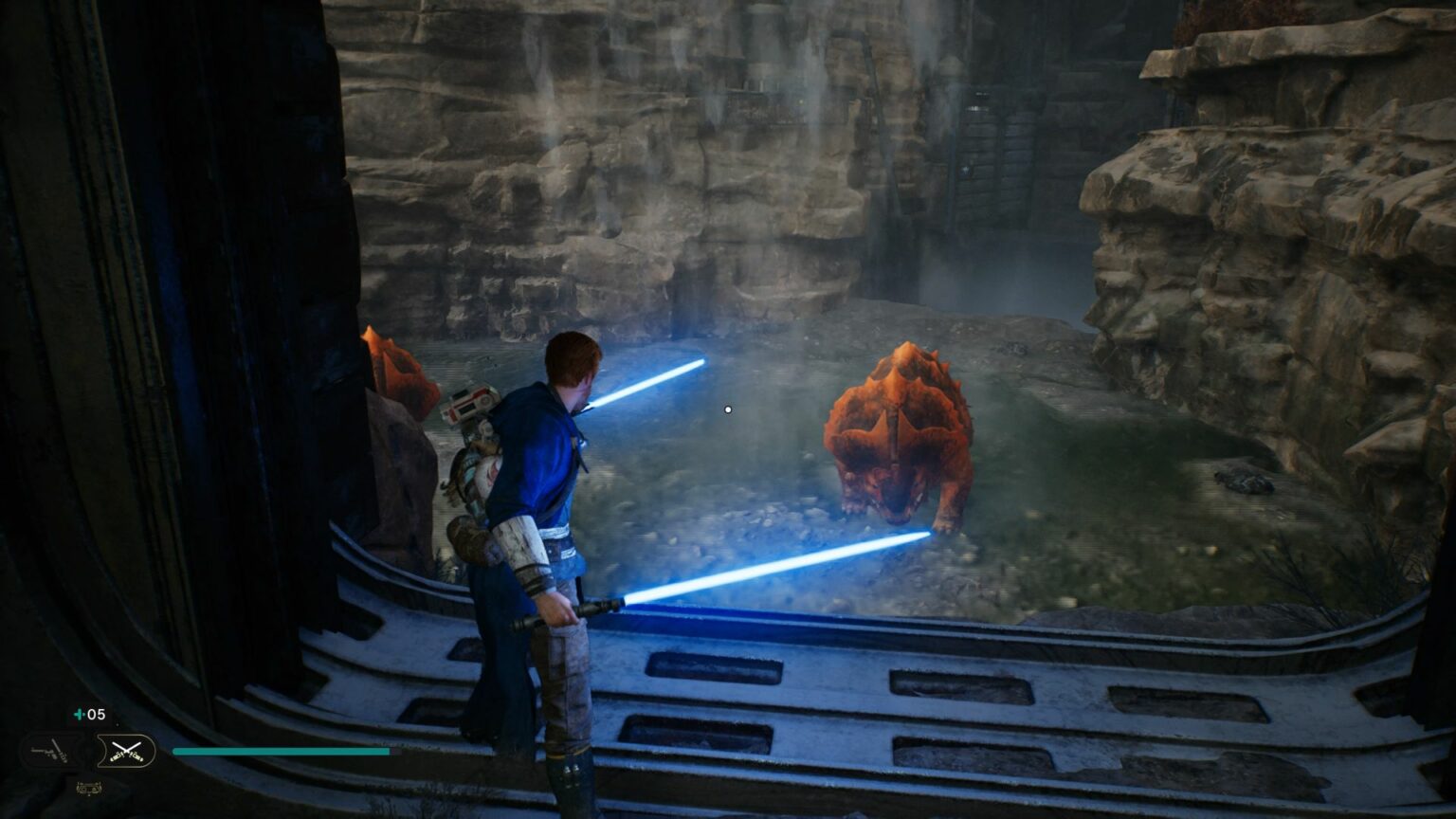The height and width of the screenshot is (819, 1456).
Task: Click the BD-1 droid icon below the stance selector
Action: 91,789
